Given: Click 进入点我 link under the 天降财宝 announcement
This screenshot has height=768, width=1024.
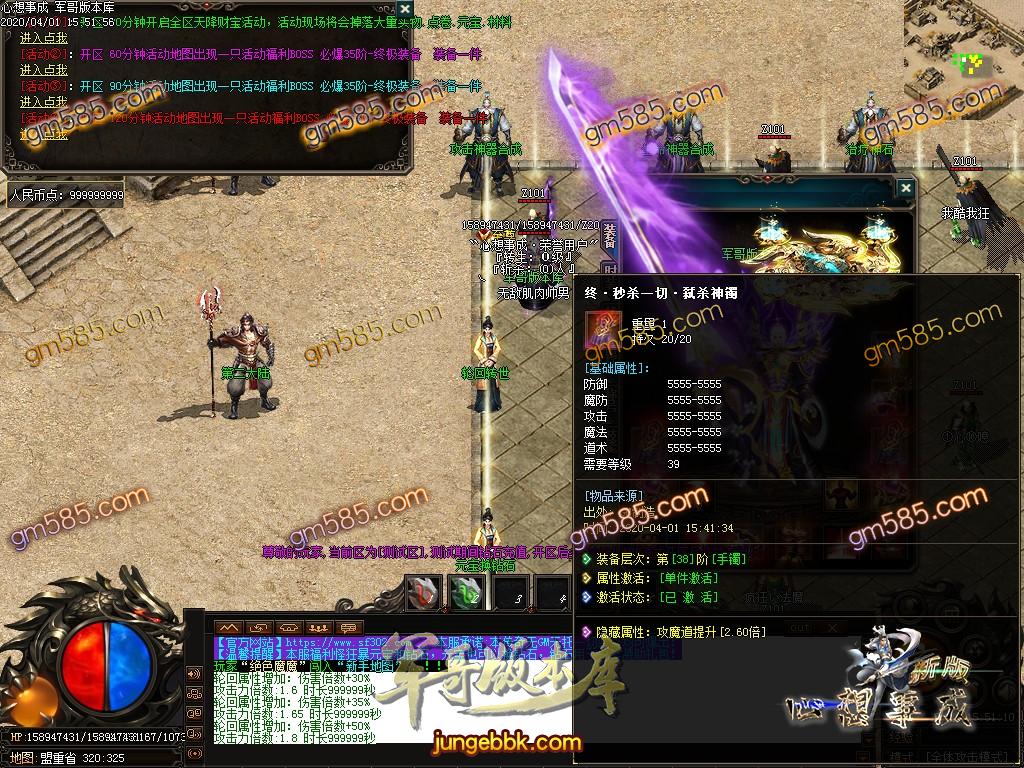Looking at the screenshot, I should 44,38.
